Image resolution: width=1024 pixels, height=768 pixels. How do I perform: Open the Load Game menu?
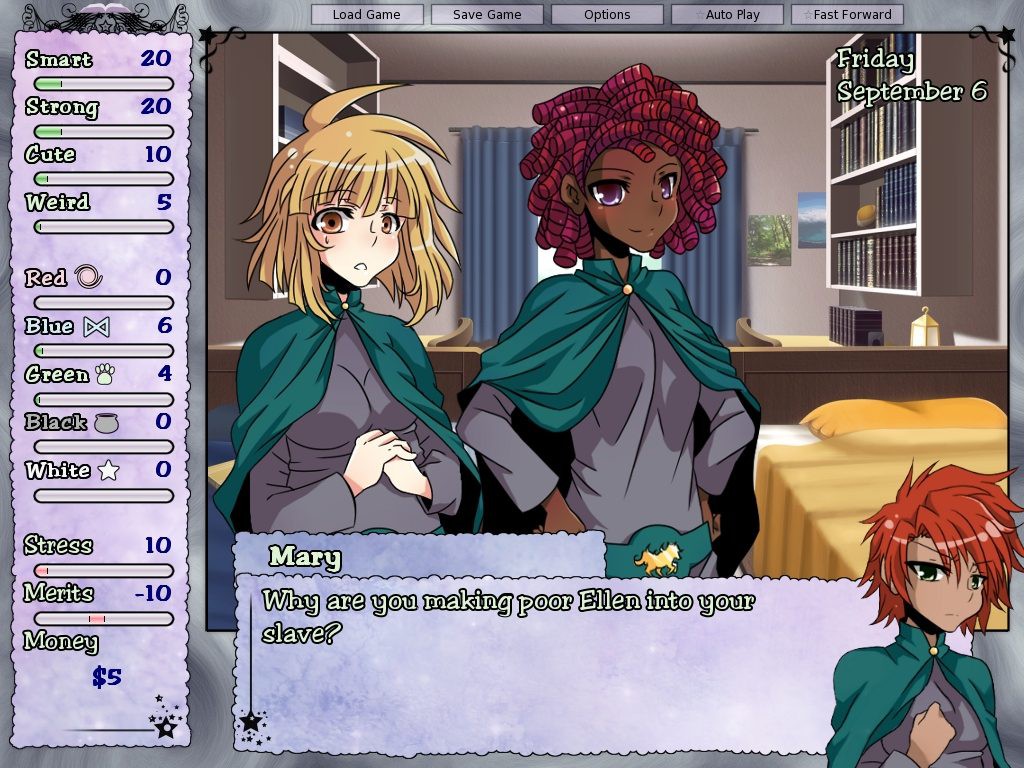click(367, 15)
